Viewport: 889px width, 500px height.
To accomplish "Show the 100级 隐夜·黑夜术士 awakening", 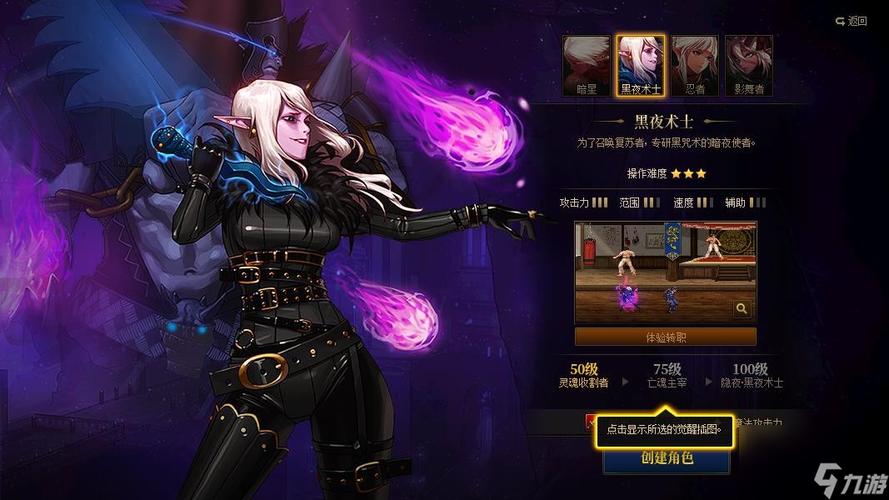I will pos(749,375).
